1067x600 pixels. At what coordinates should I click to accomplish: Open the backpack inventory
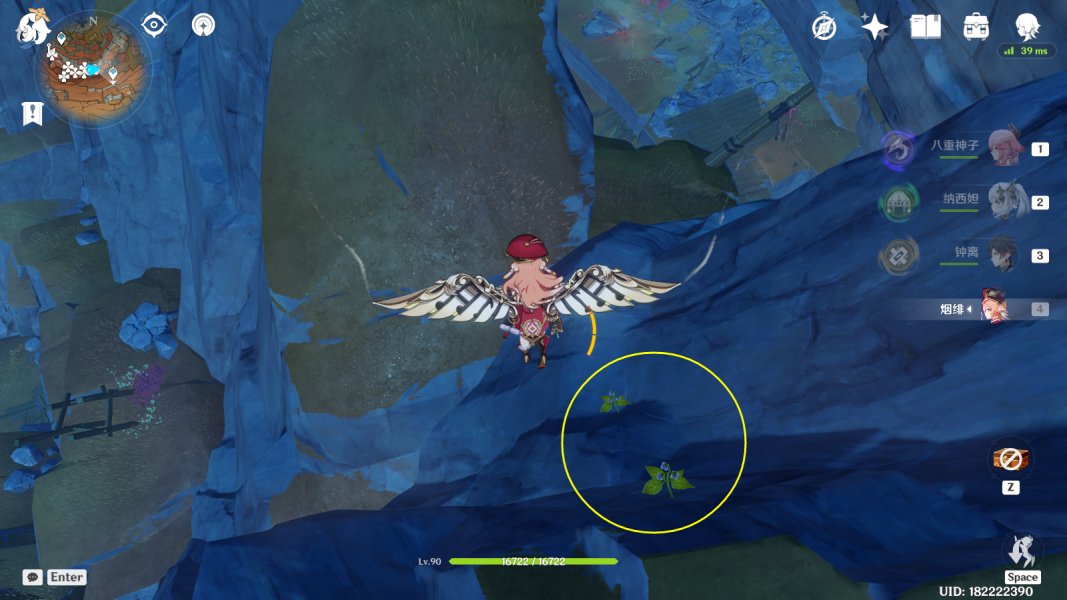point(976,27)
